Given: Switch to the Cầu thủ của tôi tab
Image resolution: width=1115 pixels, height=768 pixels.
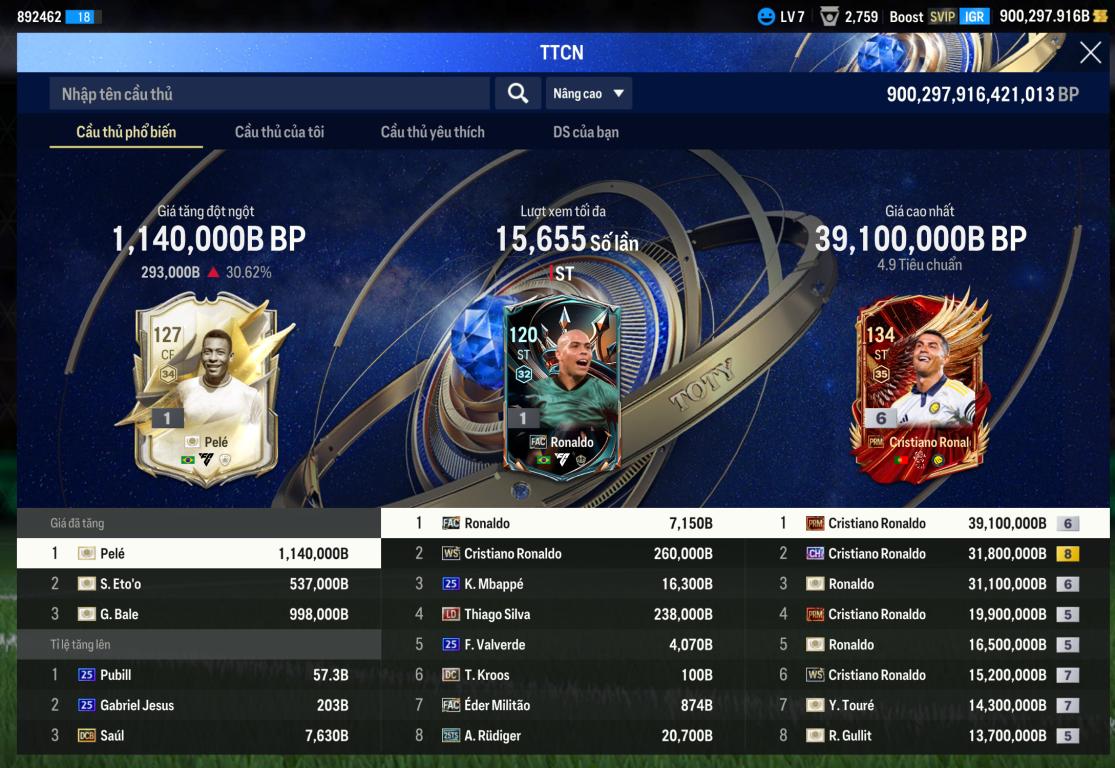Looking at the screenshot, I should (x=279, y=132).
